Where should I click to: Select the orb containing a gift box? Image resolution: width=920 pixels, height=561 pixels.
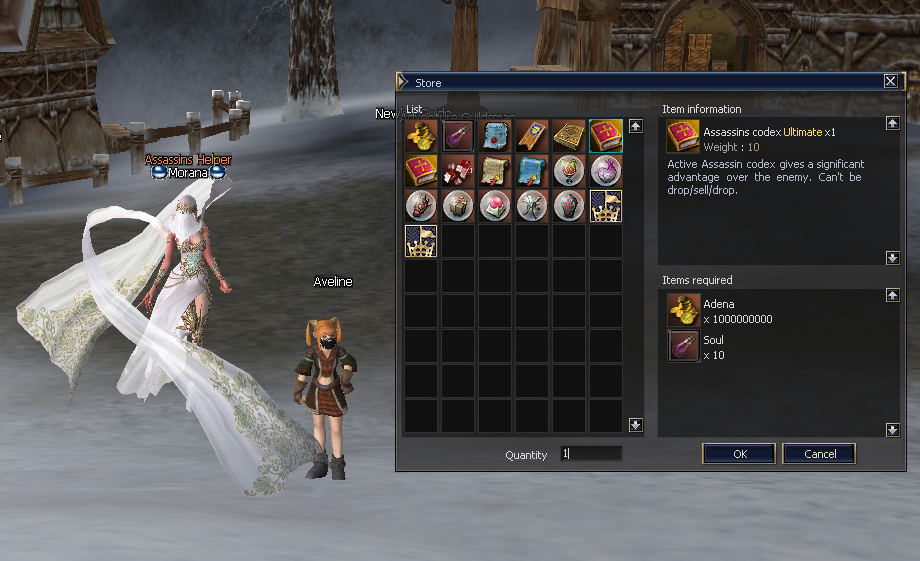click(x=458, y=206)
